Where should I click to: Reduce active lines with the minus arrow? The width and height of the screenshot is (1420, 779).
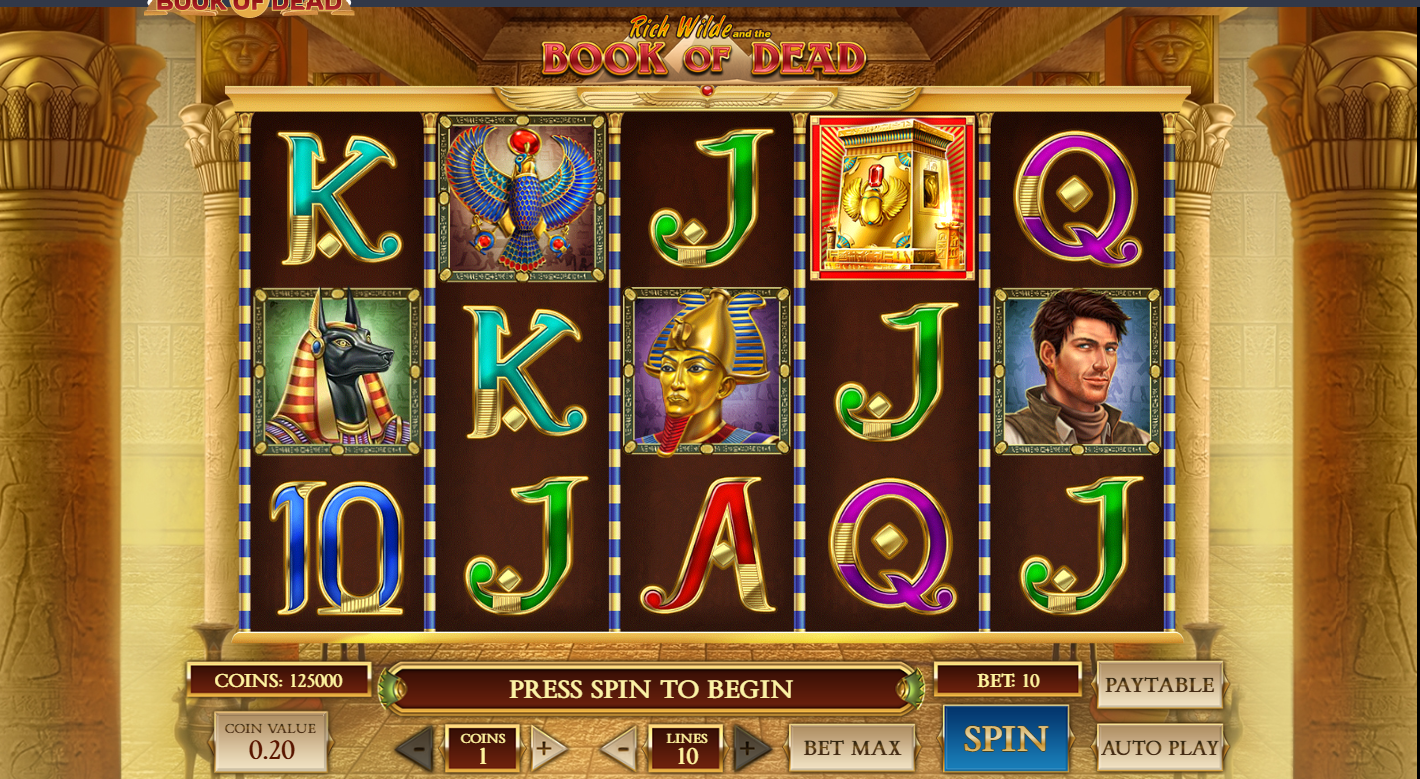(x=621, y=748)
